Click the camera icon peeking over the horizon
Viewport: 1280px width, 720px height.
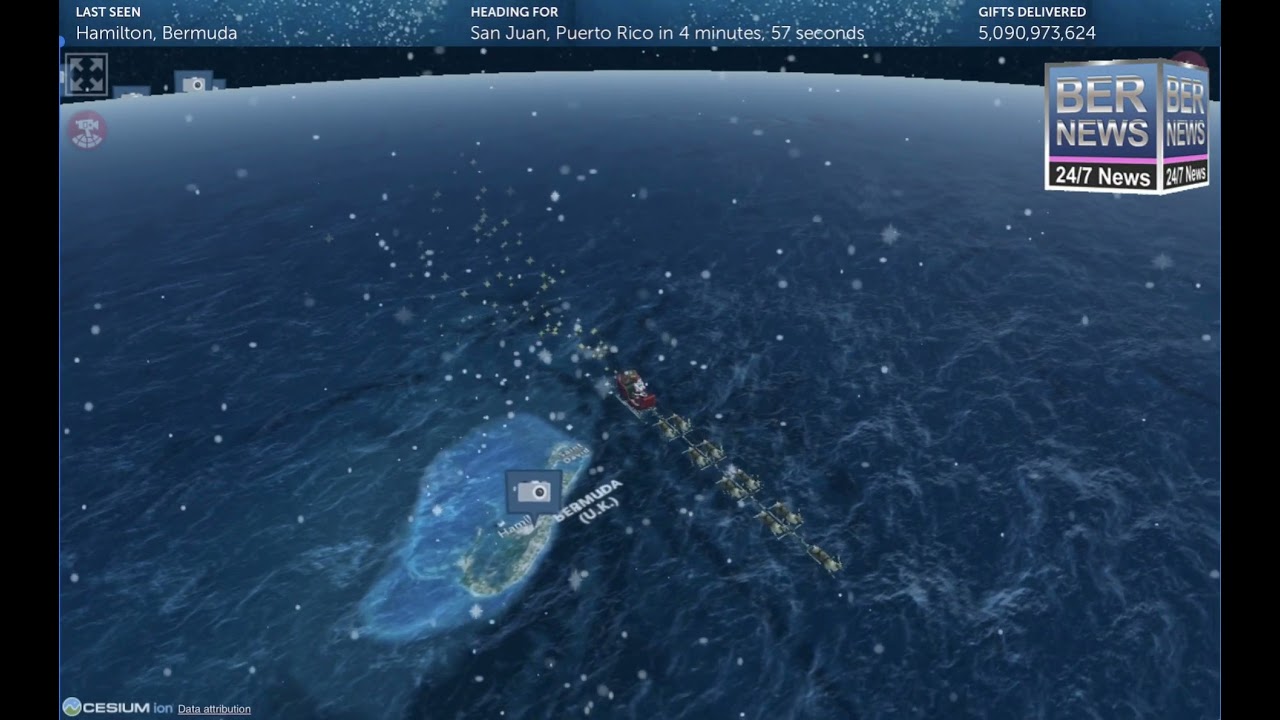click(x=195, y=84)
